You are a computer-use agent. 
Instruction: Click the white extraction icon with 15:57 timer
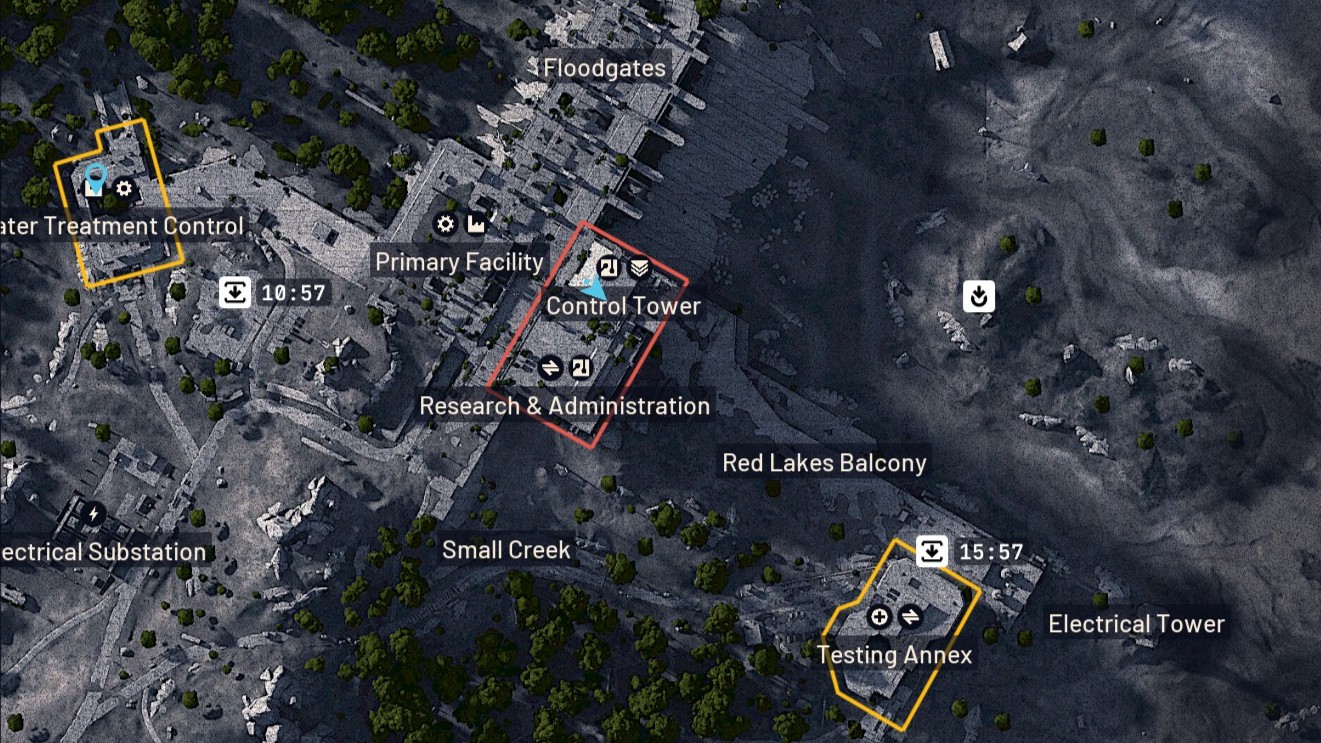[930, 550]
